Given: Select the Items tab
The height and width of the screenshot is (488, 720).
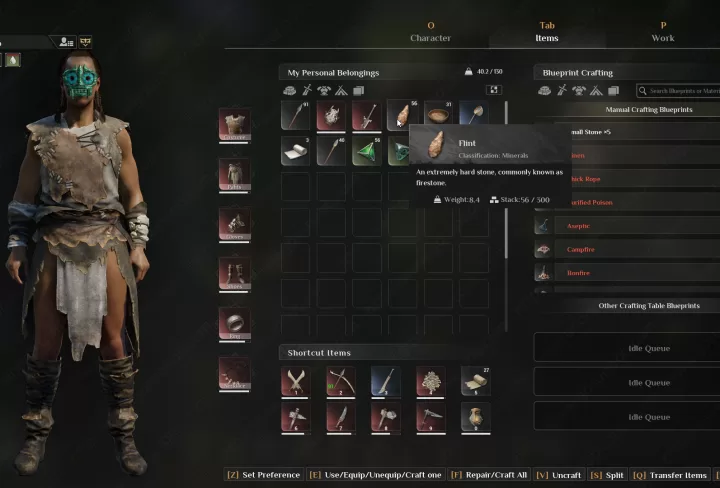Looking at the screenshot, I should pos(547,32).
